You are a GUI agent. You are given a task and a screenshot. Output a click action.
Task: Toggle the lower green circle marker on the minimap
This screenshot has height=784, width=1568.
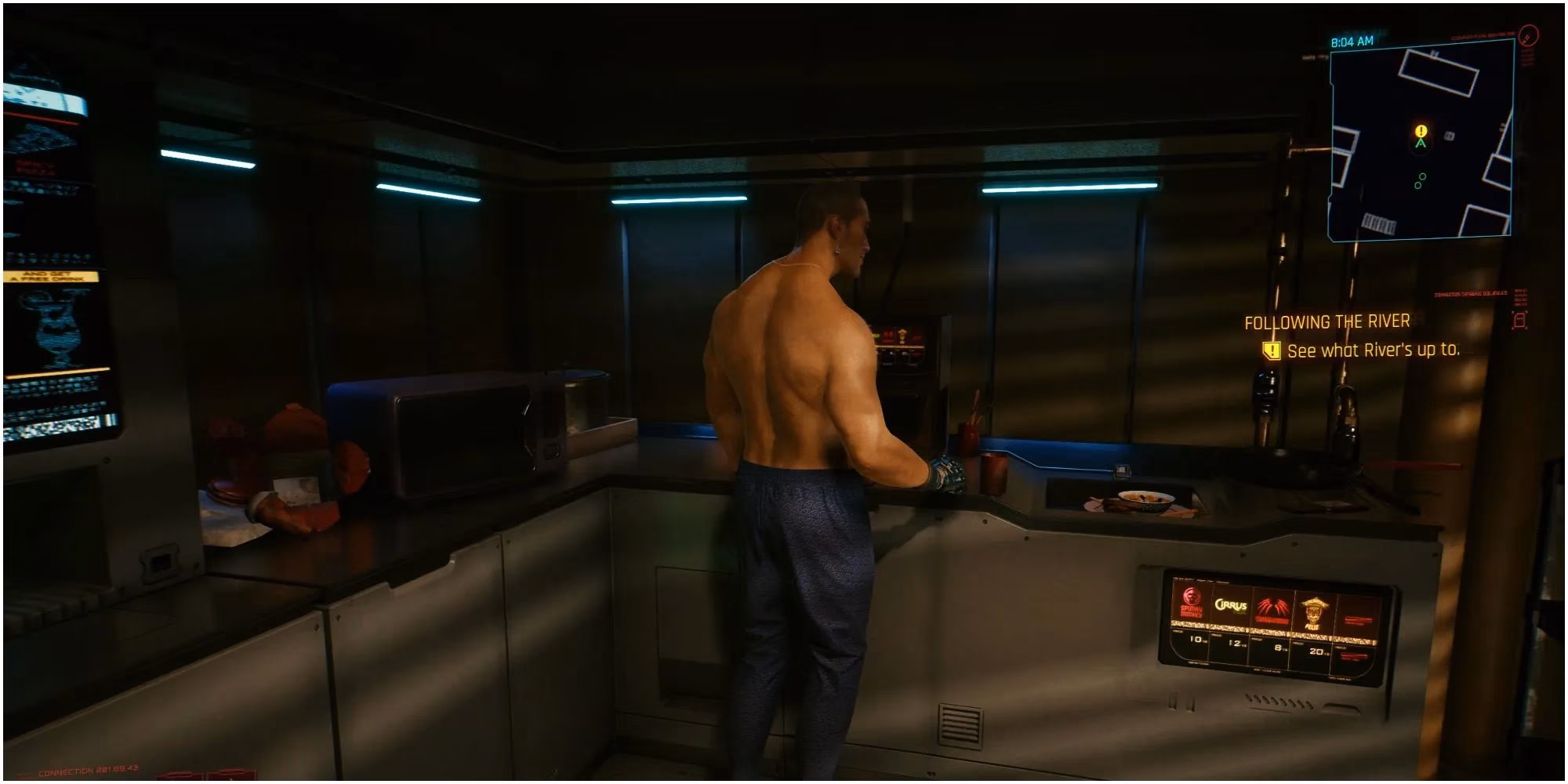tap(1418, 185)
